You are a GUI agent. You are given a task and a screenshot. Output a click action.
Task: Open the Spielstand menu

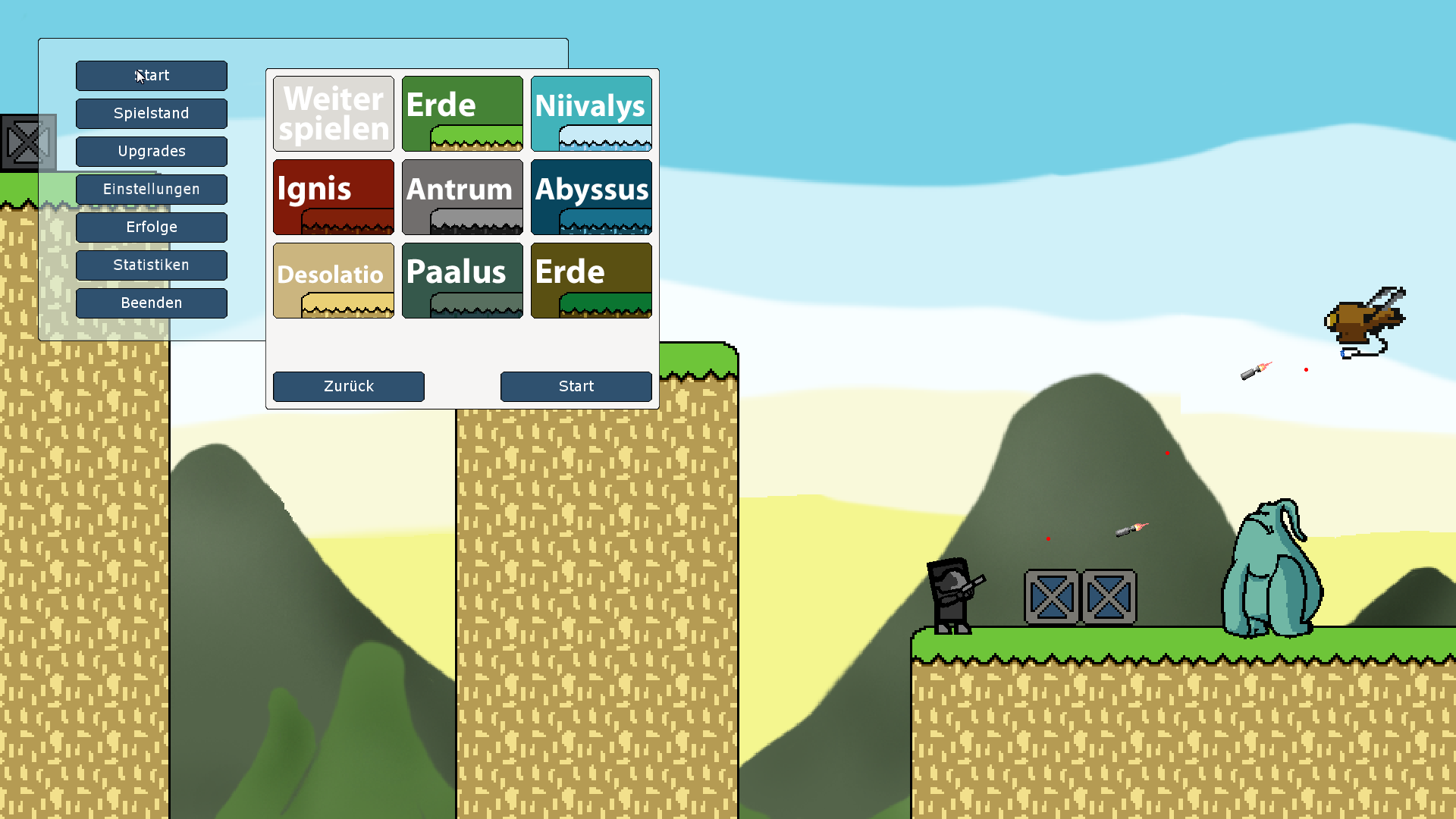pos(152,114)
